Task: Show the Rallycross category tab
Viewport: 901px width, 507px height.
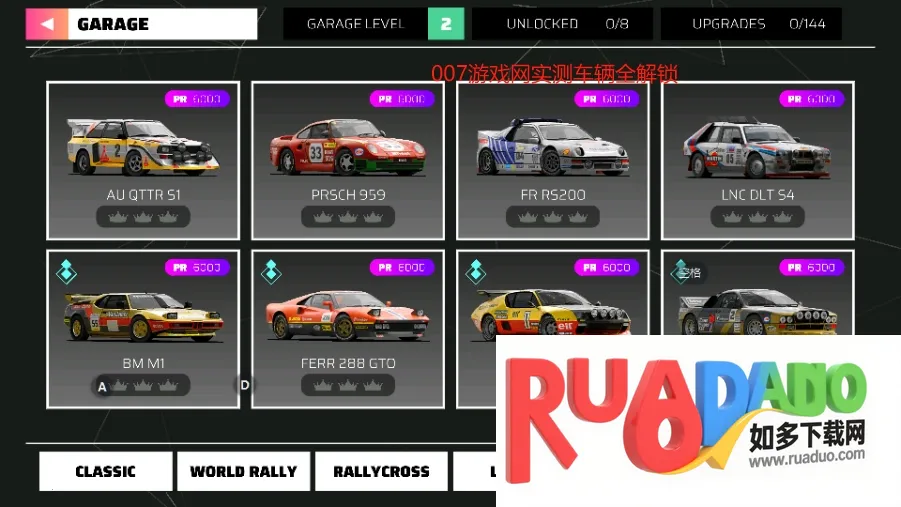Action: [x=381, y=472]
